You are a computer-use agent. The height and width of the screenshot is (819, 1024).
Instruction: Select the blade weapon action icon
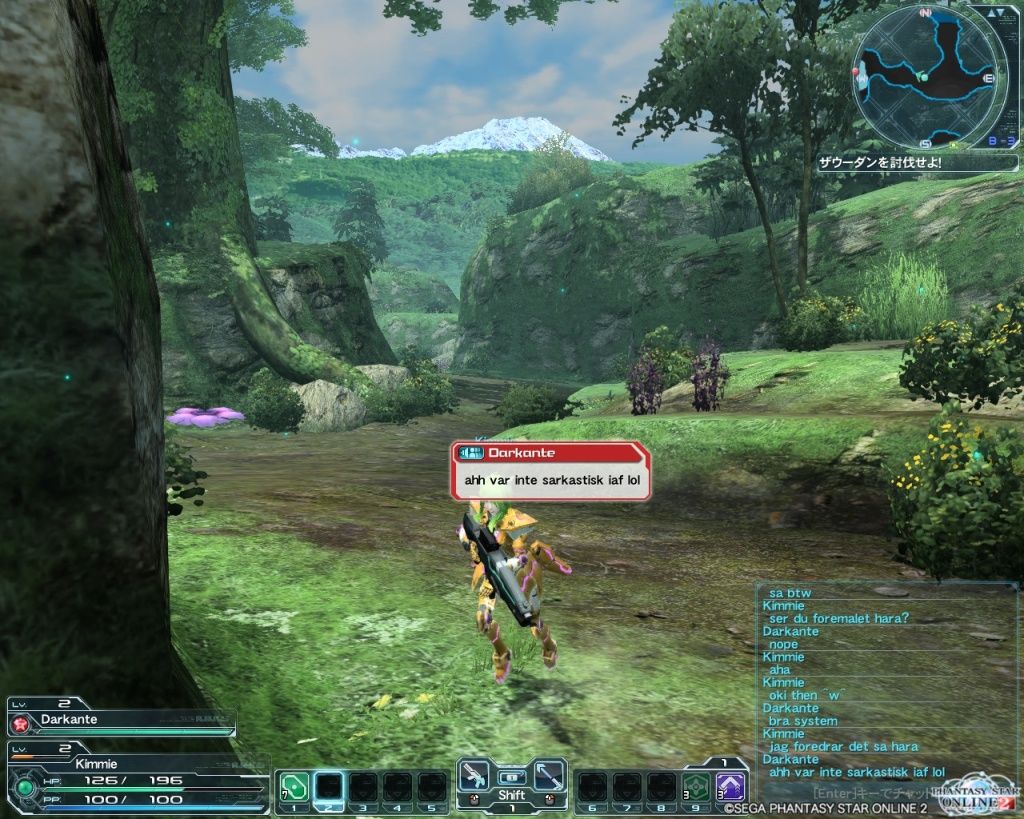pyautogui.click(x=548, y=775)
